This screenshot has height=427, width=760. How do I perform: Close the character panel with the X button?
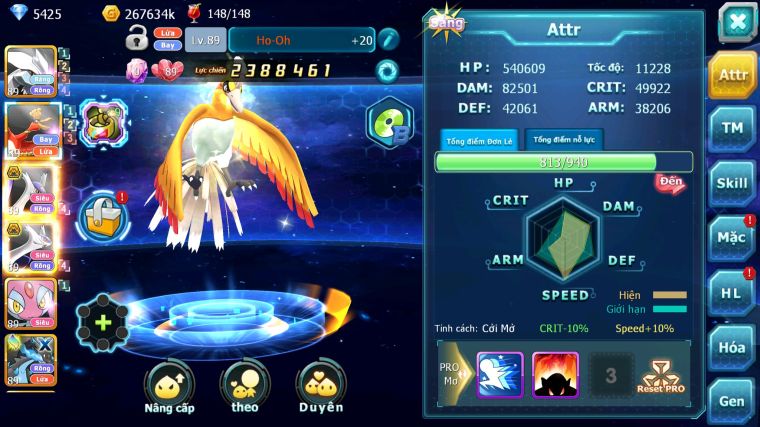[x=736, y=21]
